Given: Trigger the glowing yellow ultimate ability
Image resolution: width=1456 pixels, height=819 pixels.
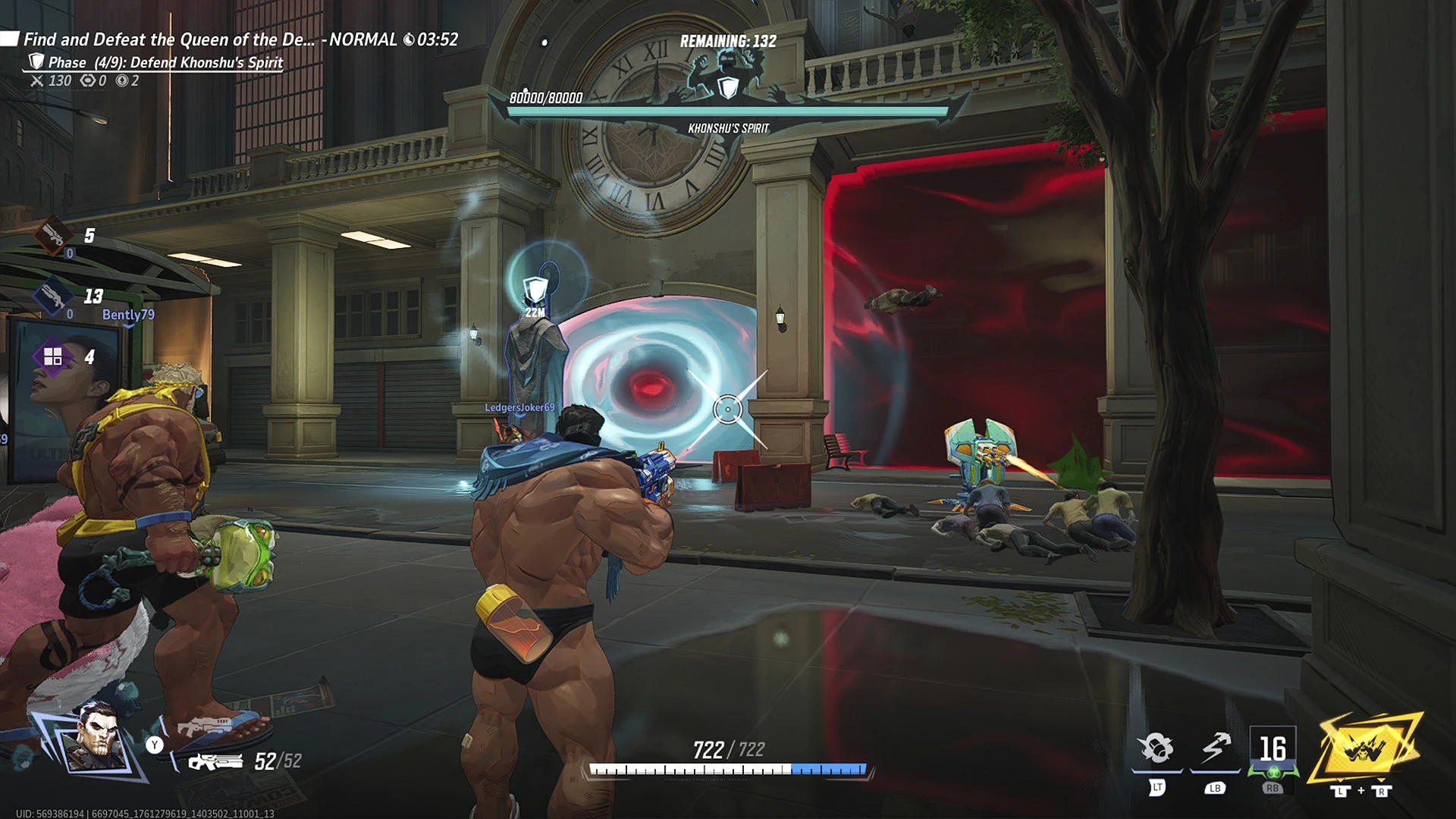Looking at the screenshot, I should pyautogui.click(x=1369, y=749).
